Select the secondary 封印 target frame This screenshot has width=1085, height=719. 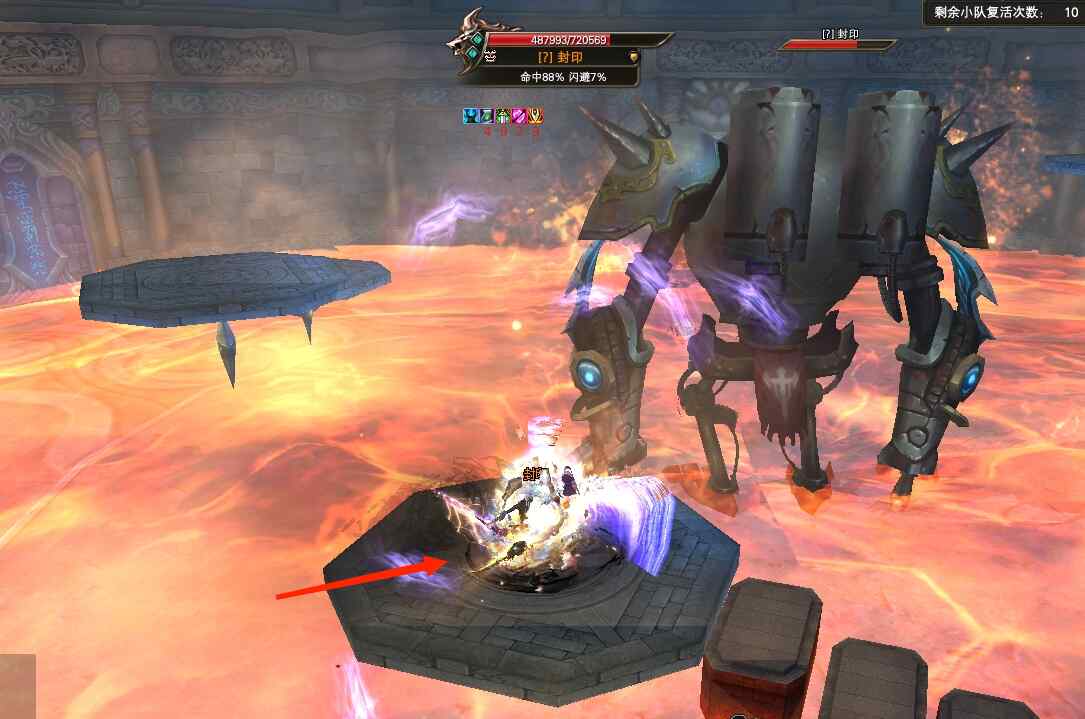(838, 40)
